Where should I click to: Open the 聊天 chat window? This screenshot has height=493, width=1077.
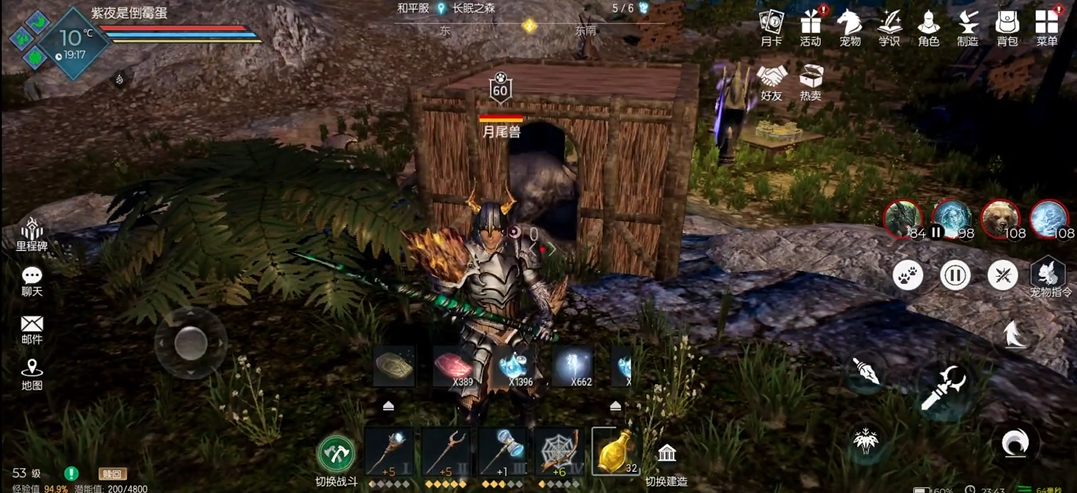click(32, 280)
